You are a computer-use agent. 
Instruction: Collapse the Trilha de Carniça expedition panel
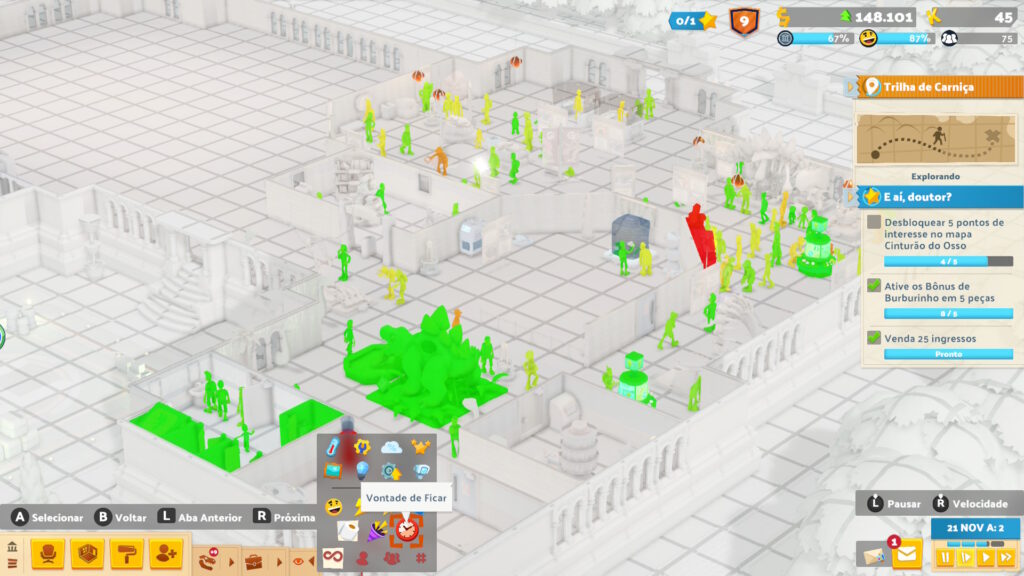[852, 88]
